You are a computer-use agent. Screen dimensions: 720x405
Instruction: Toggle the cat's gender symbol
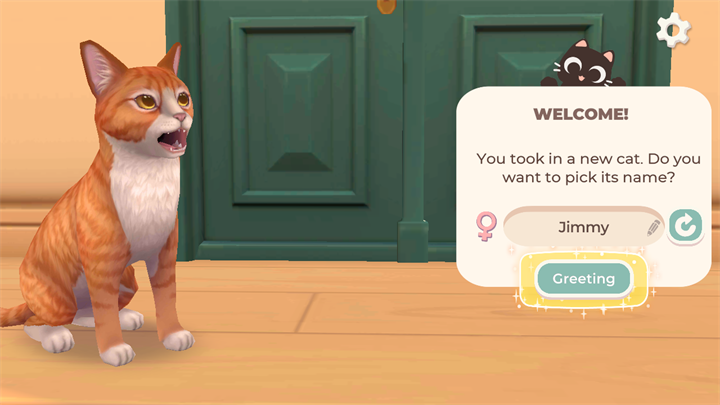point(487,227)
